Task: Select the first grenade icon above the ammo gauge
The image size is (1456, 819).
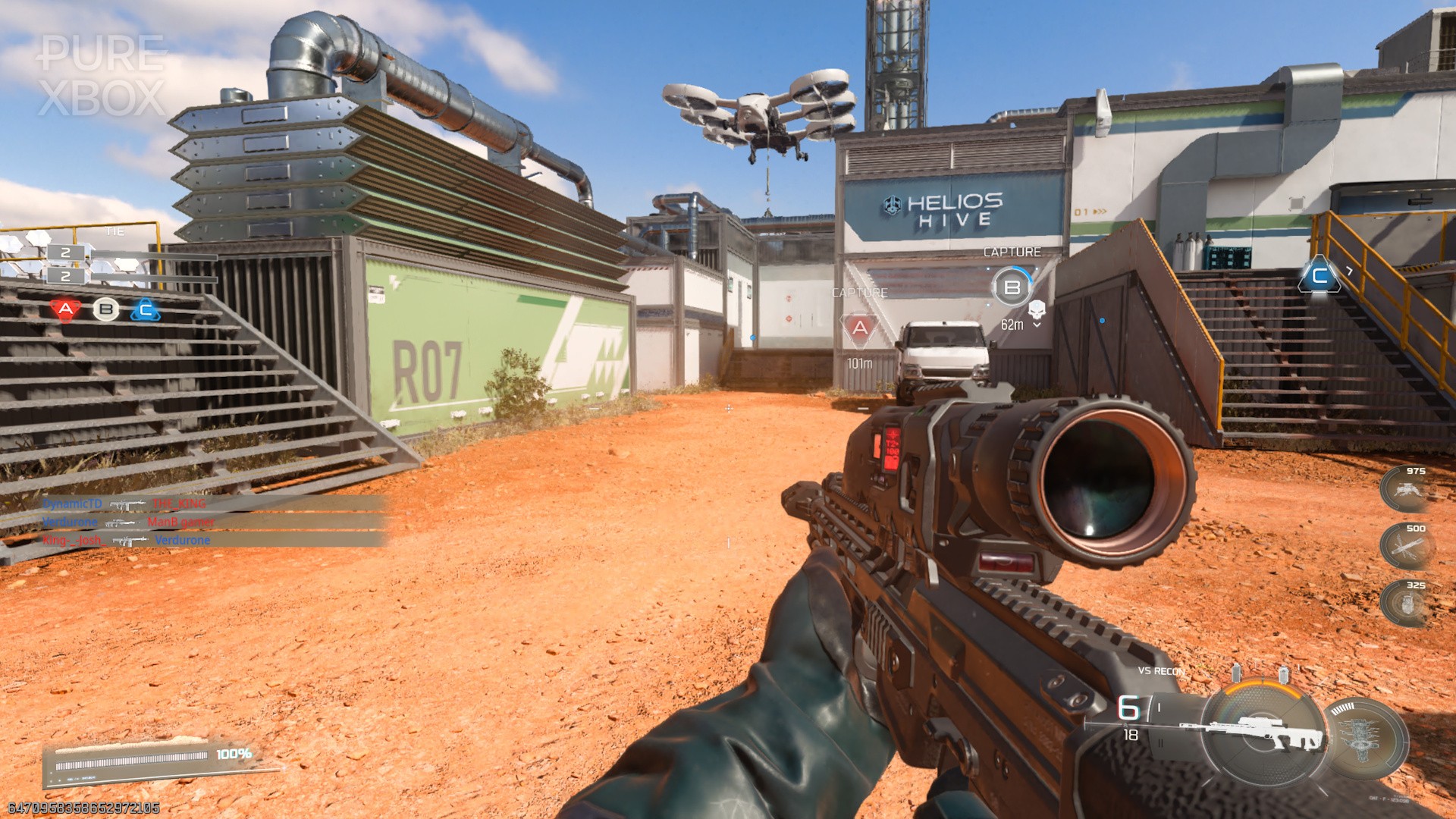Action: (x=1235, y=673)
